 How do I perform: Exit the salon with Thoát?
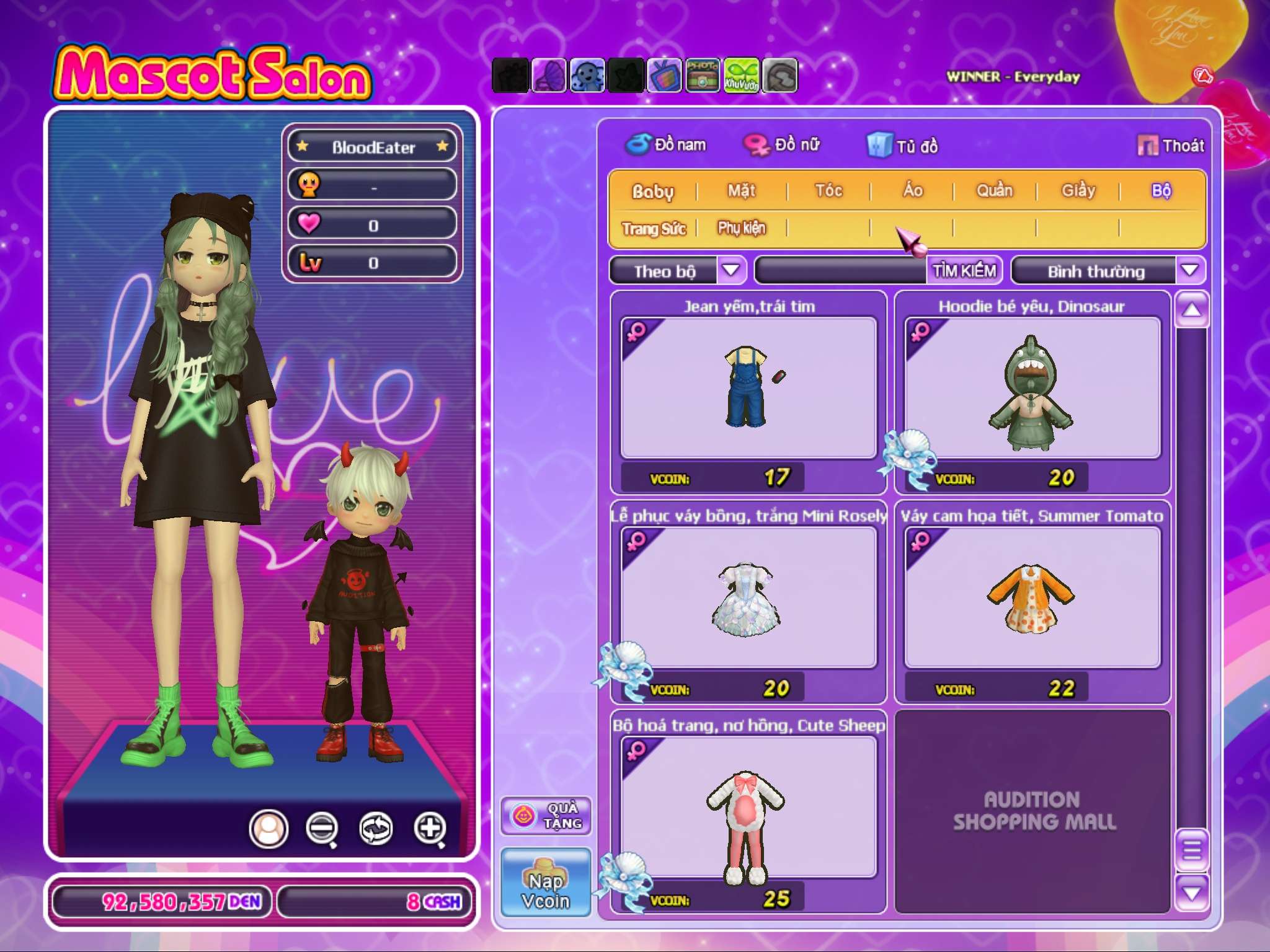(1171, 146)
